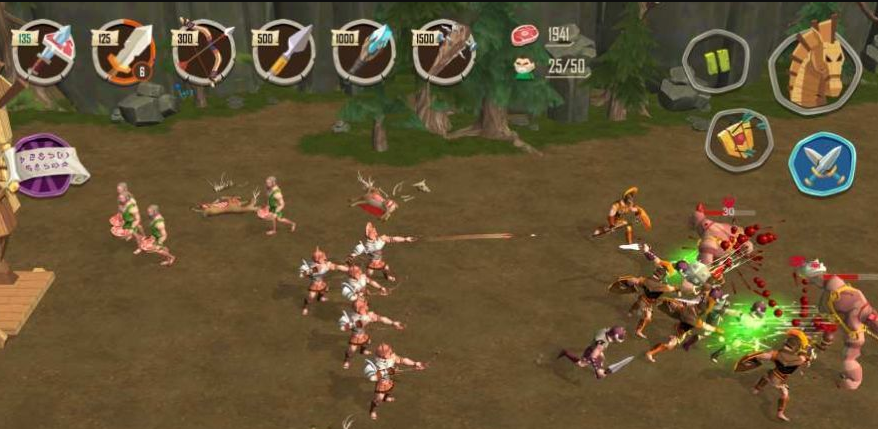Viewport: 878px width, 429px height.
Task: Choose the 300-cost bow archer unit
Action: [204, 51]
